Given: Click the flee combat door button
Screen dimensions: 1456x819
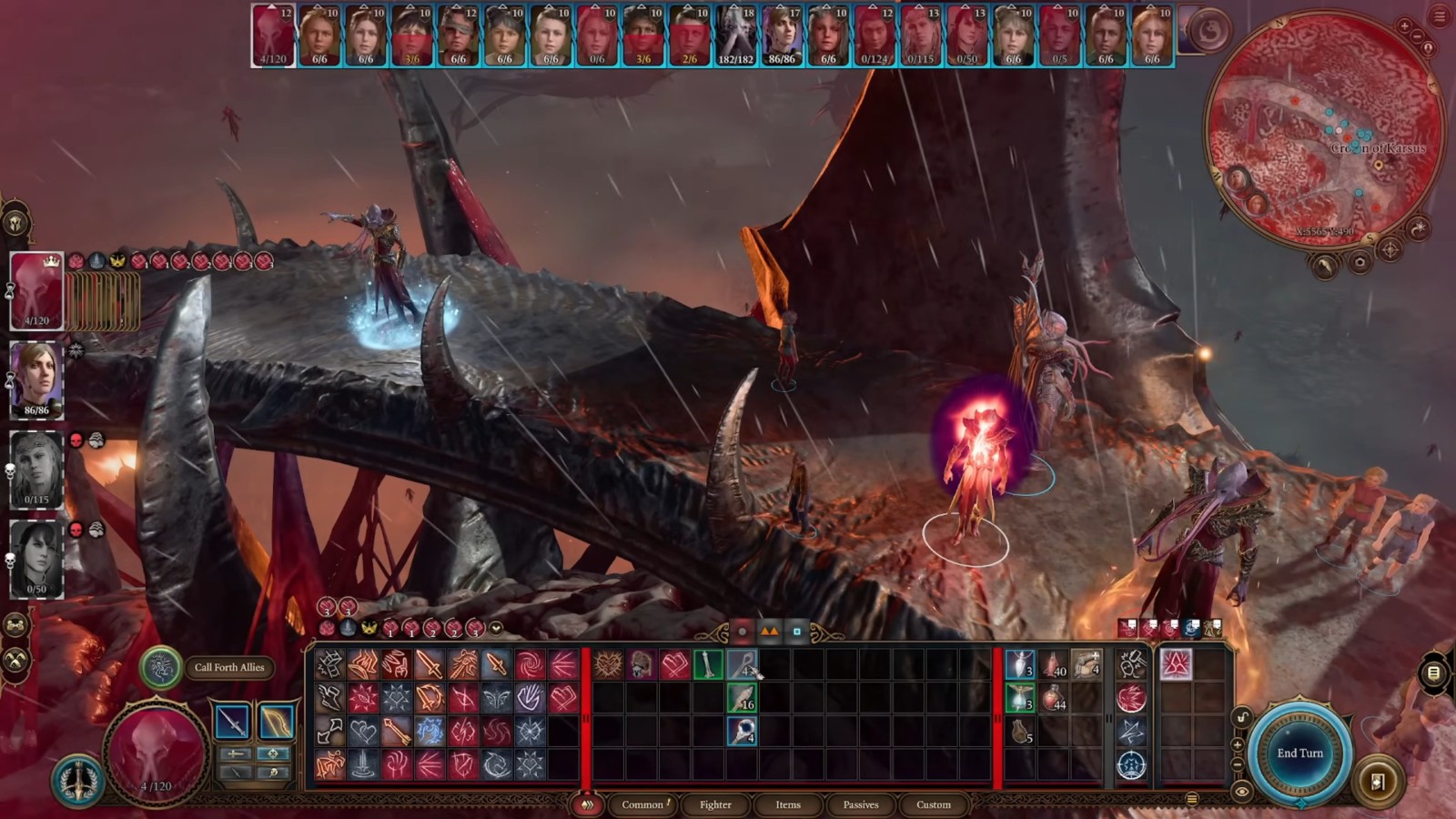Looking at the screenshot, I should [x=1378, y=782].
